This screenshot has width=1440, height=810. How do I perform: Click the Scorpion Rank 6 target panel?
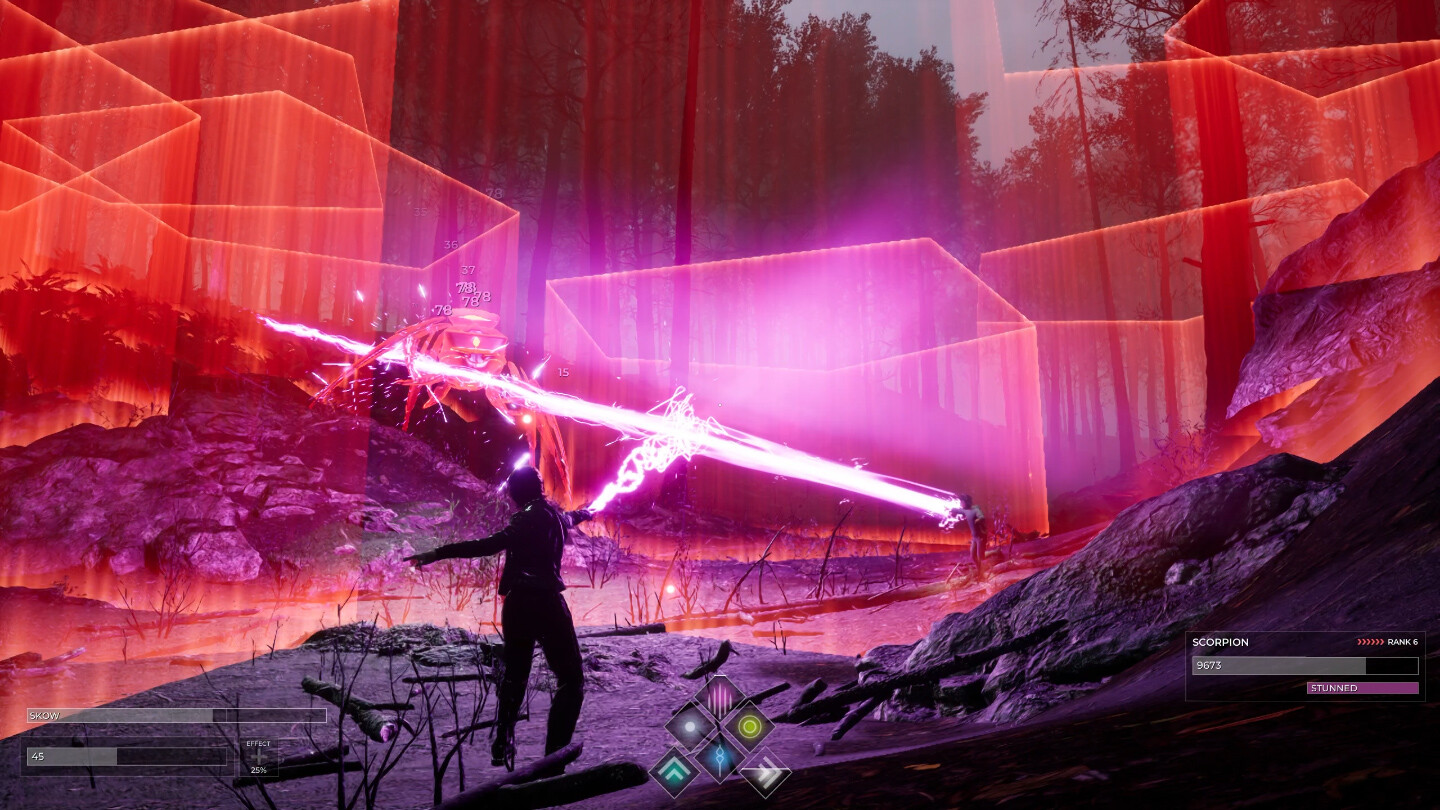(1305, 665)
